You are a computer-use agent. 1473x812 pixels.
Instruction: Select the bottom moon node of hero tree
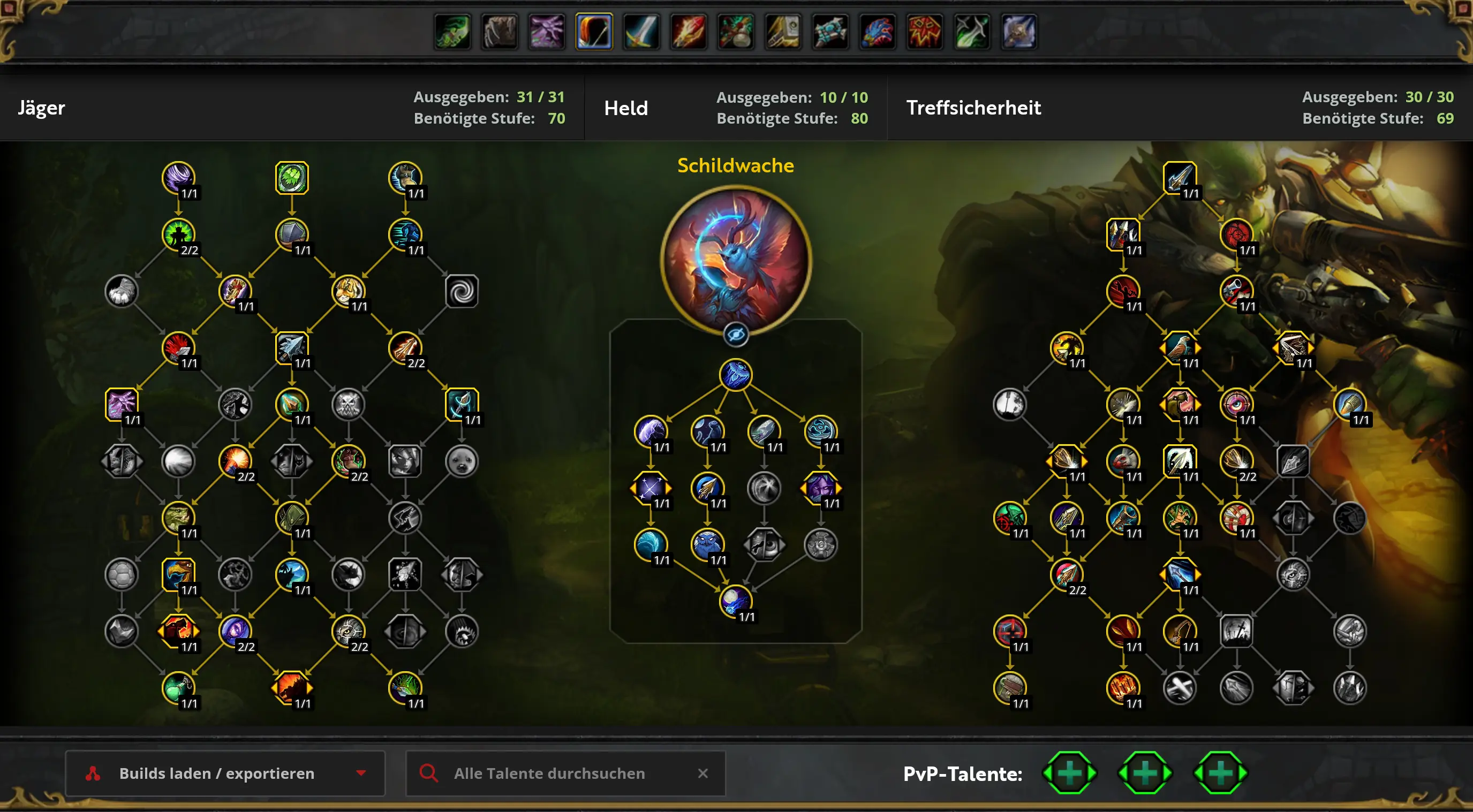[x=735, y=601]
